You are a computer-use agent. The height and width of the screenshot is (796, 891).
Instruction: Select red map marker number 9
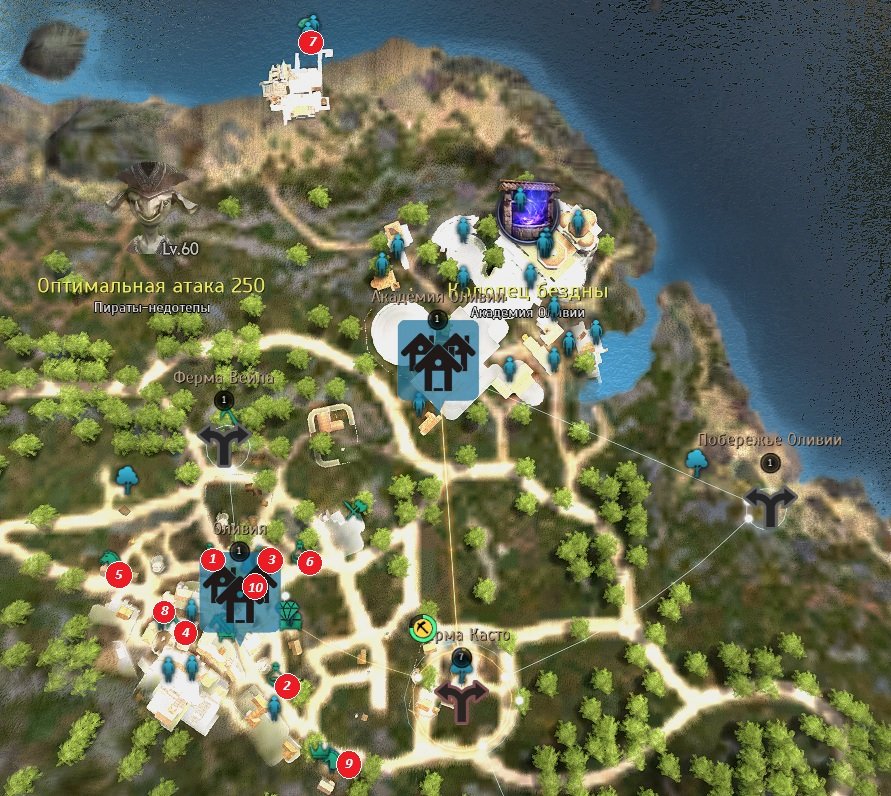click(x=348, y=763)
